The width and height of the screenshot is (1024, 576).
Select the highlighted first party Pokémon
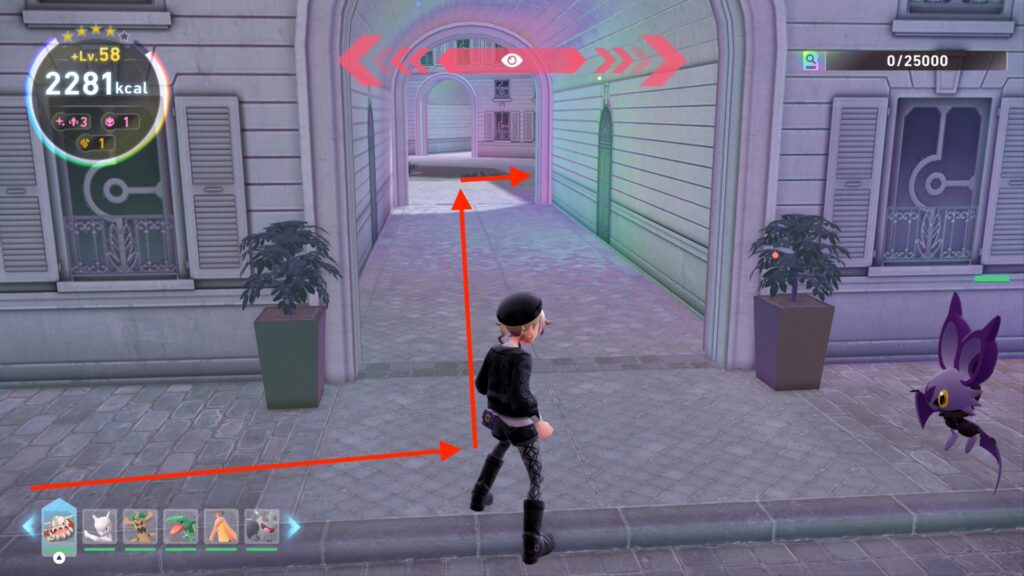pos(59,525)
